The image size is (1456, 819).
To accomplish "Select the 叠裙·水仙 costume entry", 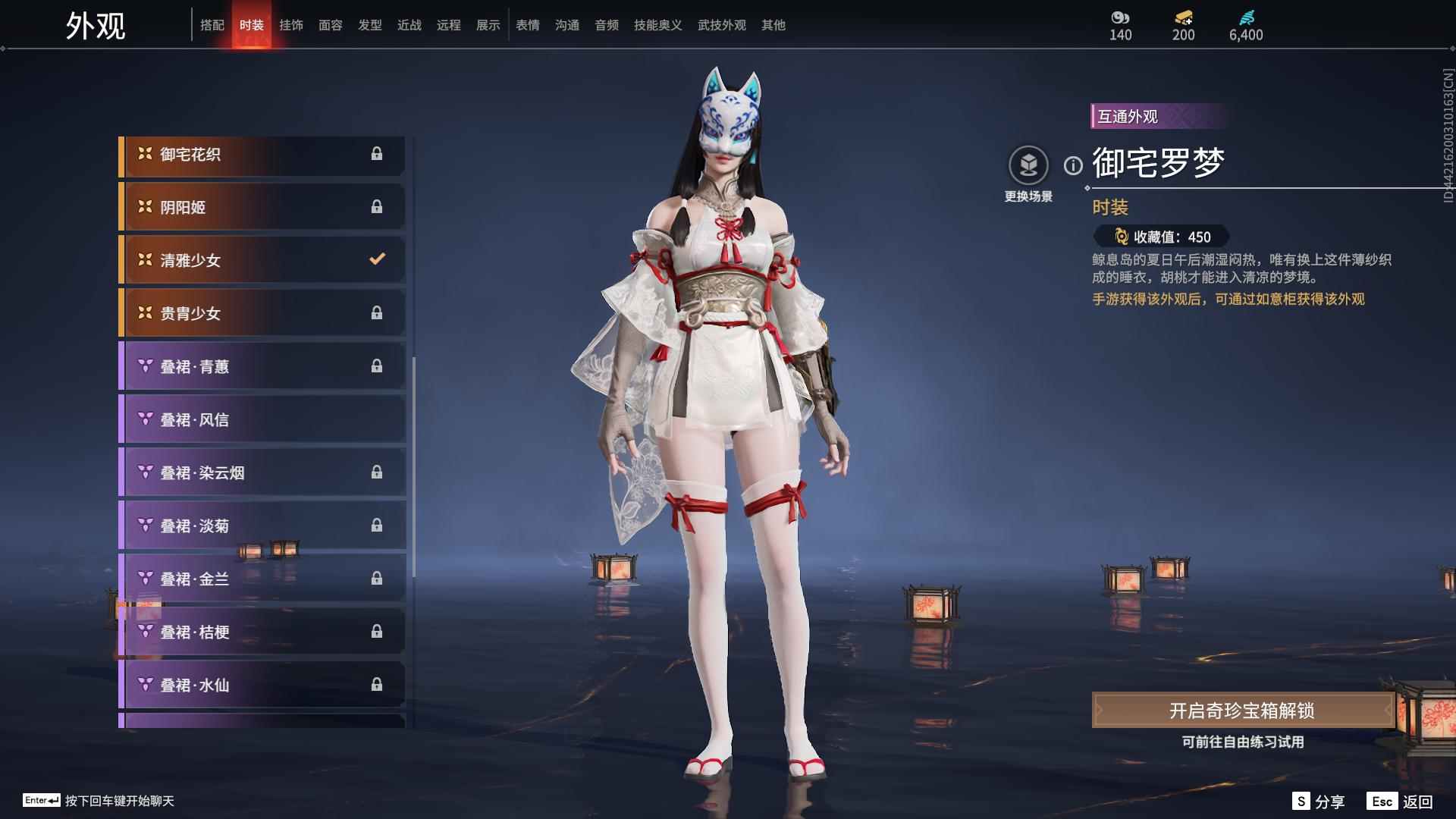I will [262, 685].
